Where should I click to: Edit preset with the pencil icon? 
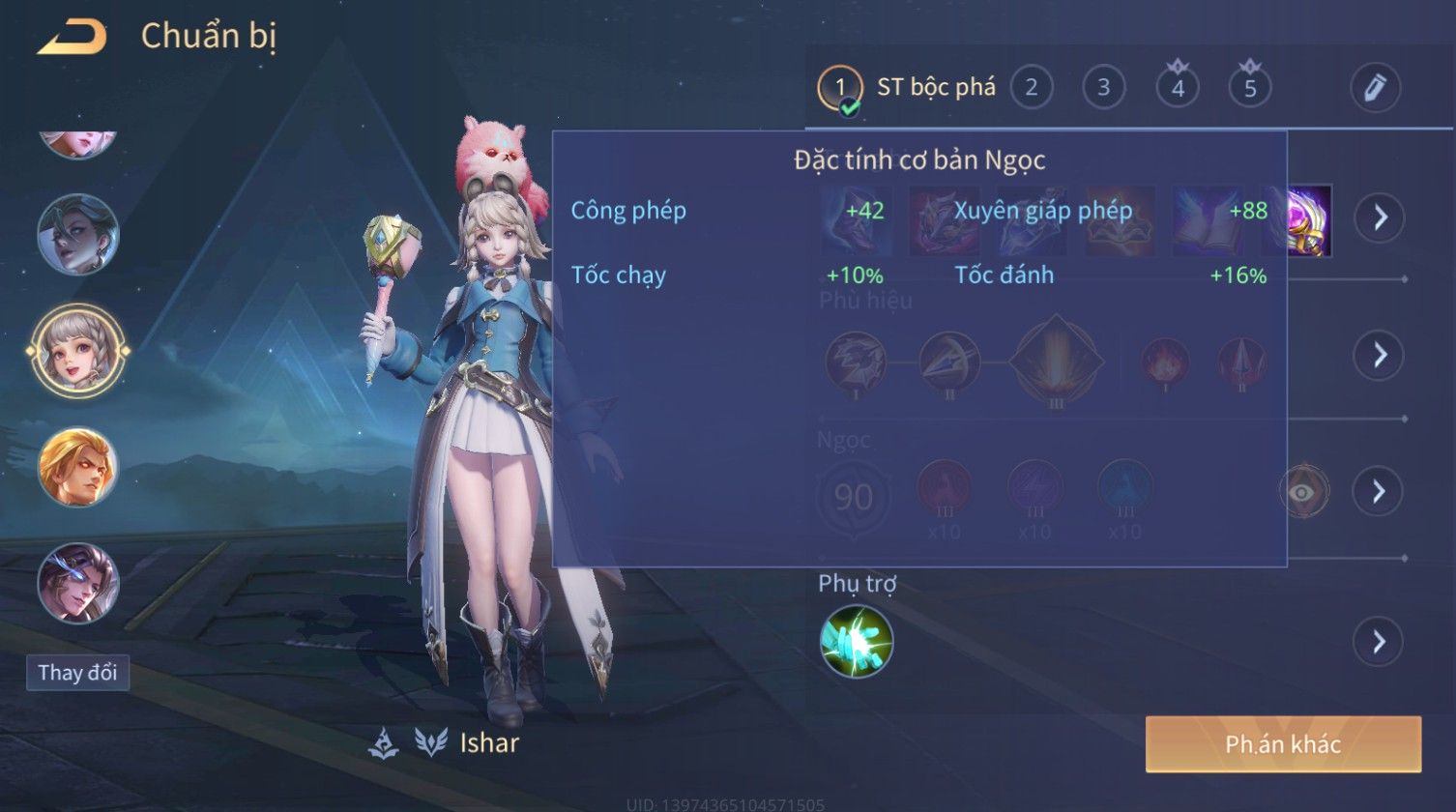pyautogui.click(x=1375, y=88)
